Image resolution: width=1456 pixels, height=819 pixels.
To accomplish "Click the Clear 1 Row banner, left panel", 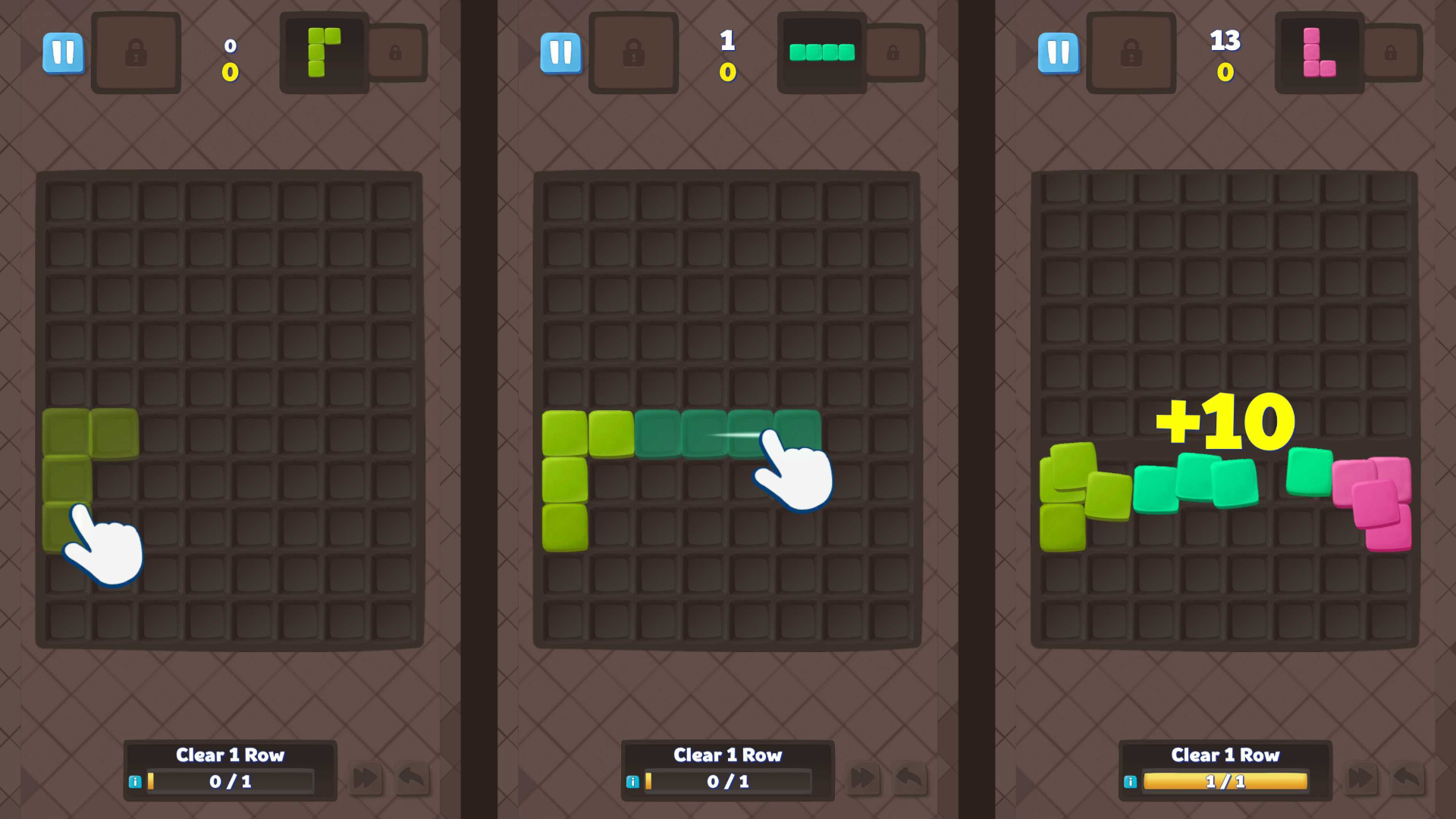I will coord(230,755).
